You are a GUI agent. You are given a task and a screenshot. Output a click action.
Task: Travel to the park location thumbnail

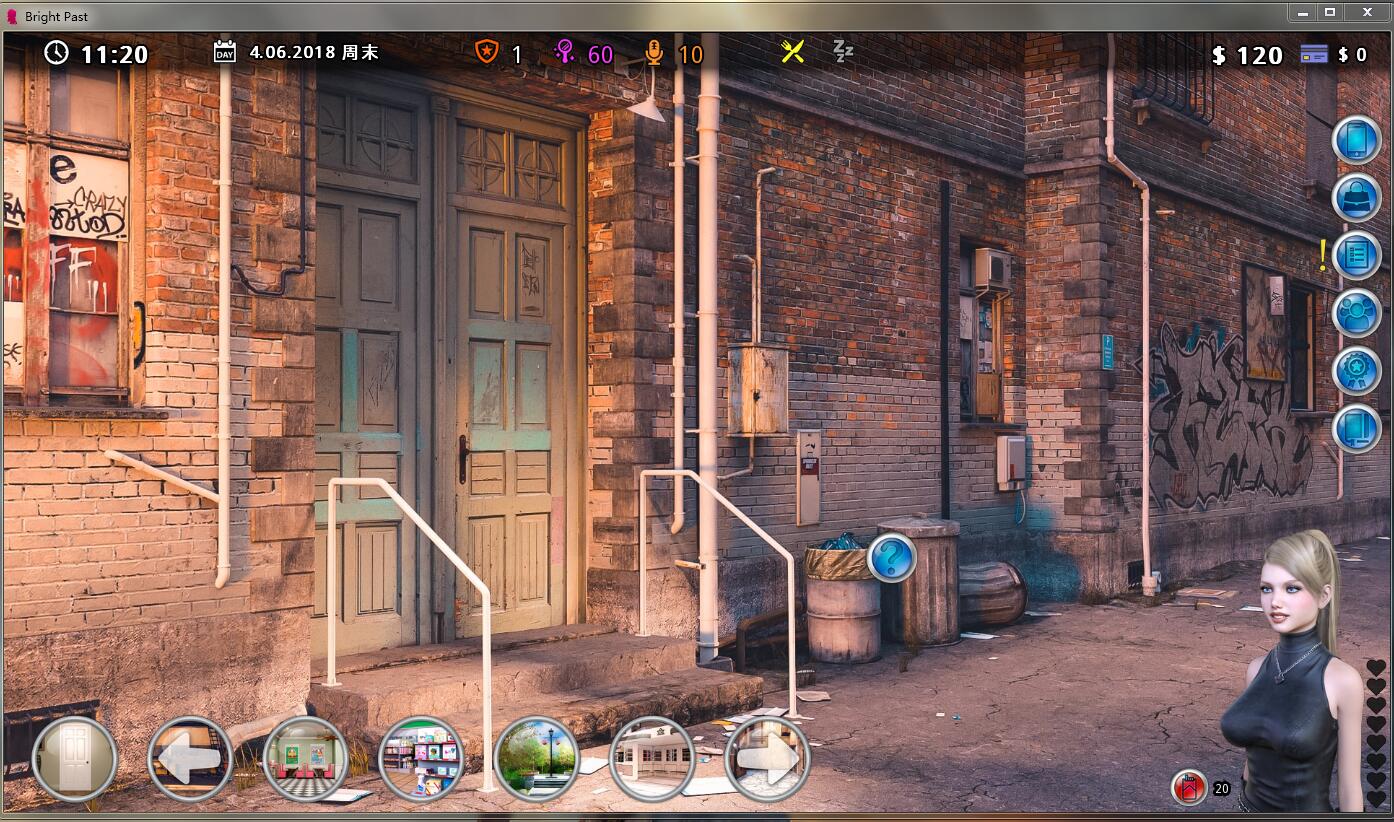click(537, 759)
